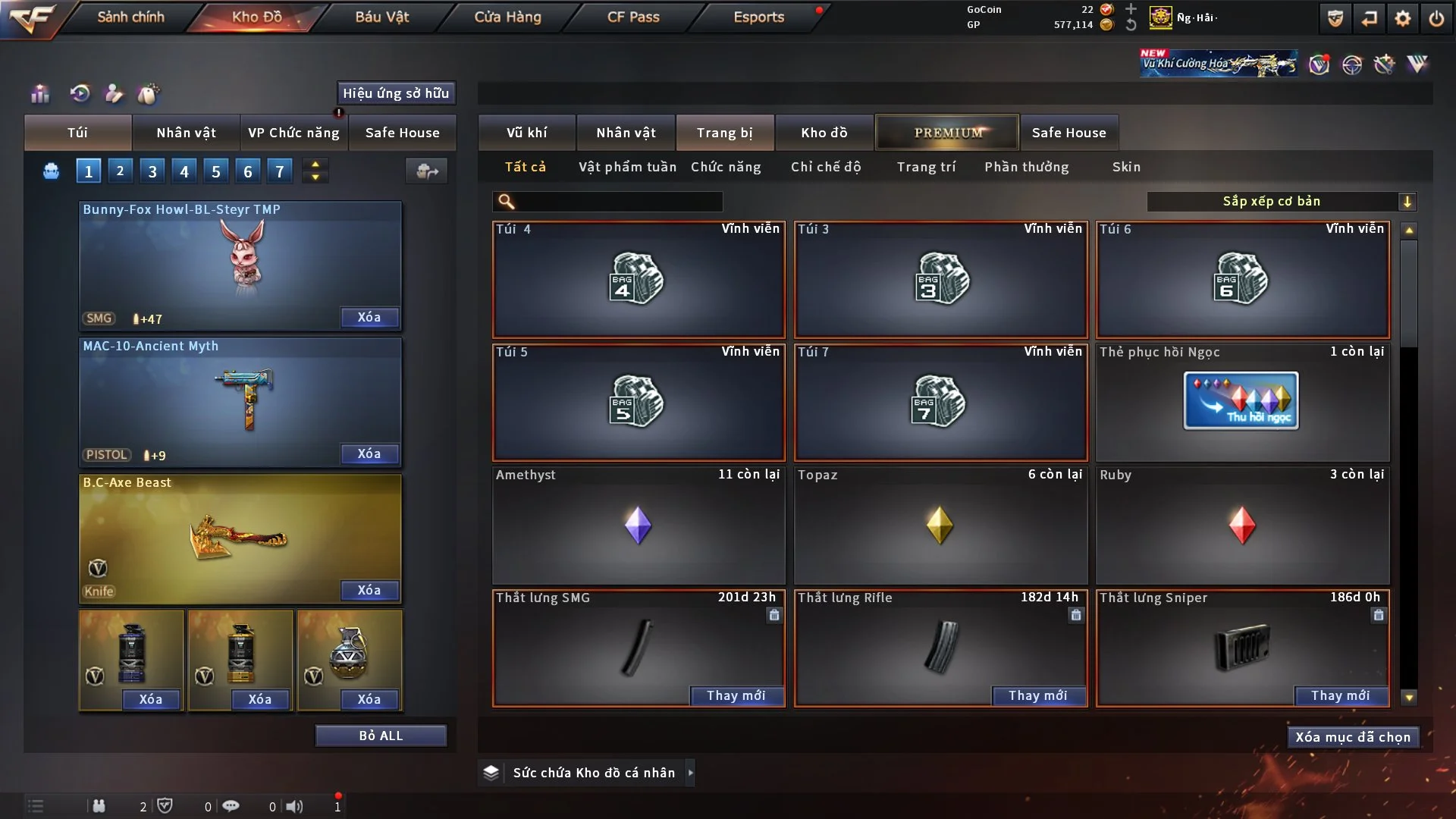Open the Cửa Hàng shop menu
1456x819 pixels.
pos(507,17)
